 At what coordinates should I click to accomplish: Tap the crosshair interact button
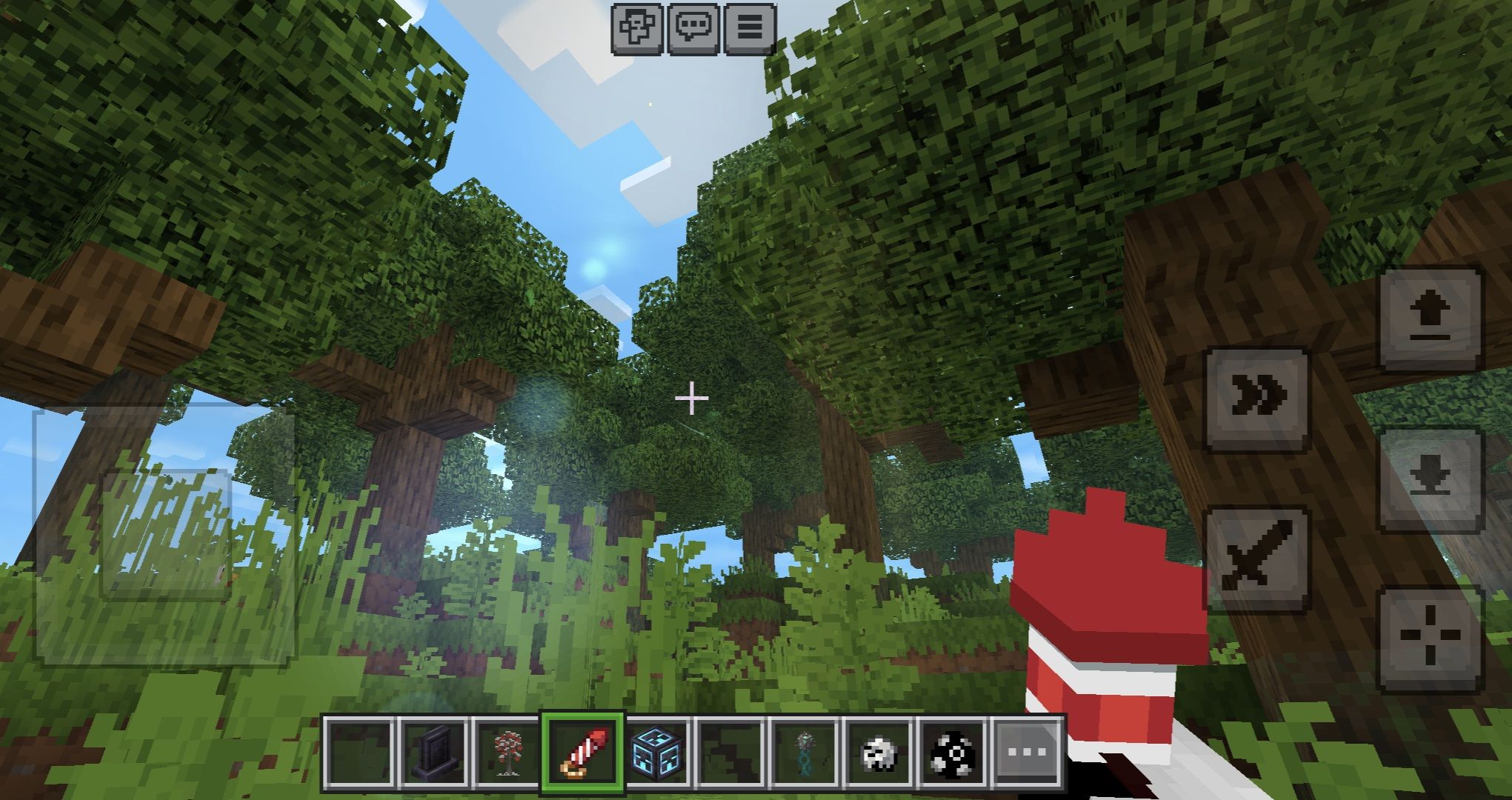pyautogui.click(x=1431, y=639)
